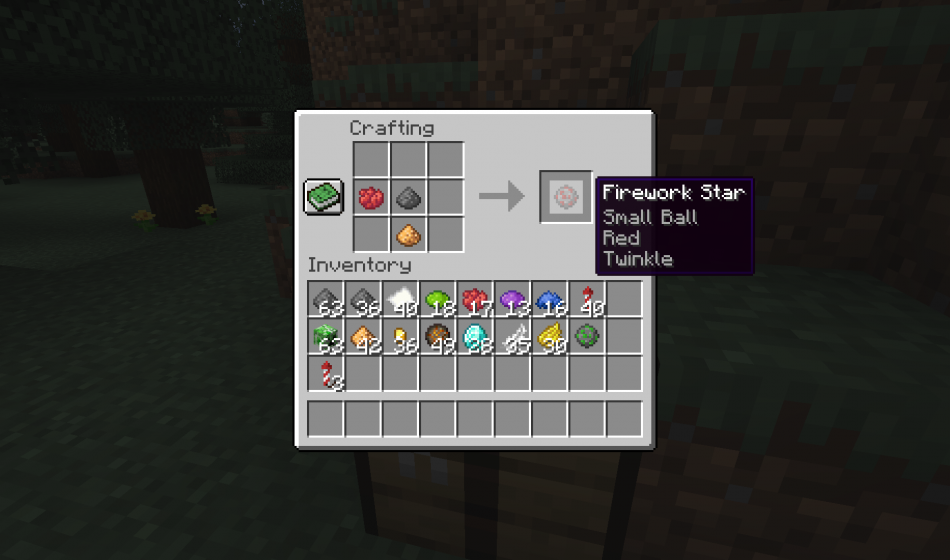
Task: Choose the purple dye stack
Action: pyautogui.click(x=512, y=299)
